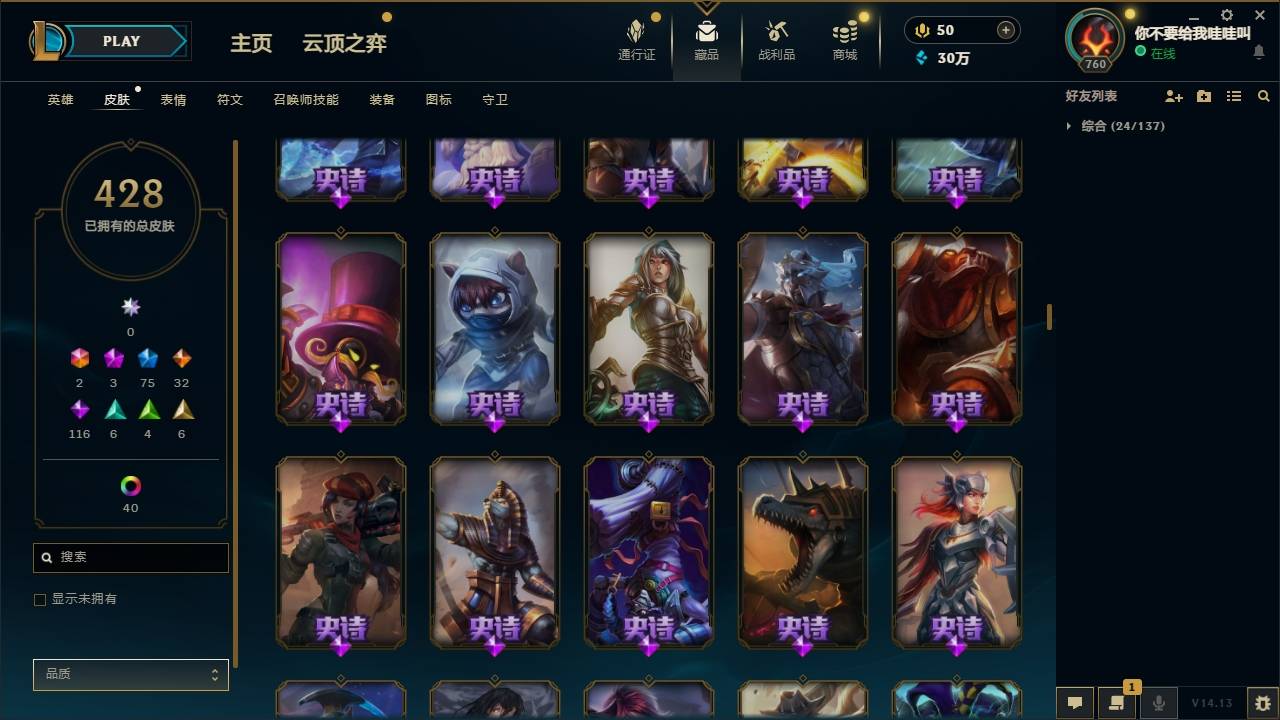
Task: Toggle the microphone mute icon
Action: [1158, 703]
